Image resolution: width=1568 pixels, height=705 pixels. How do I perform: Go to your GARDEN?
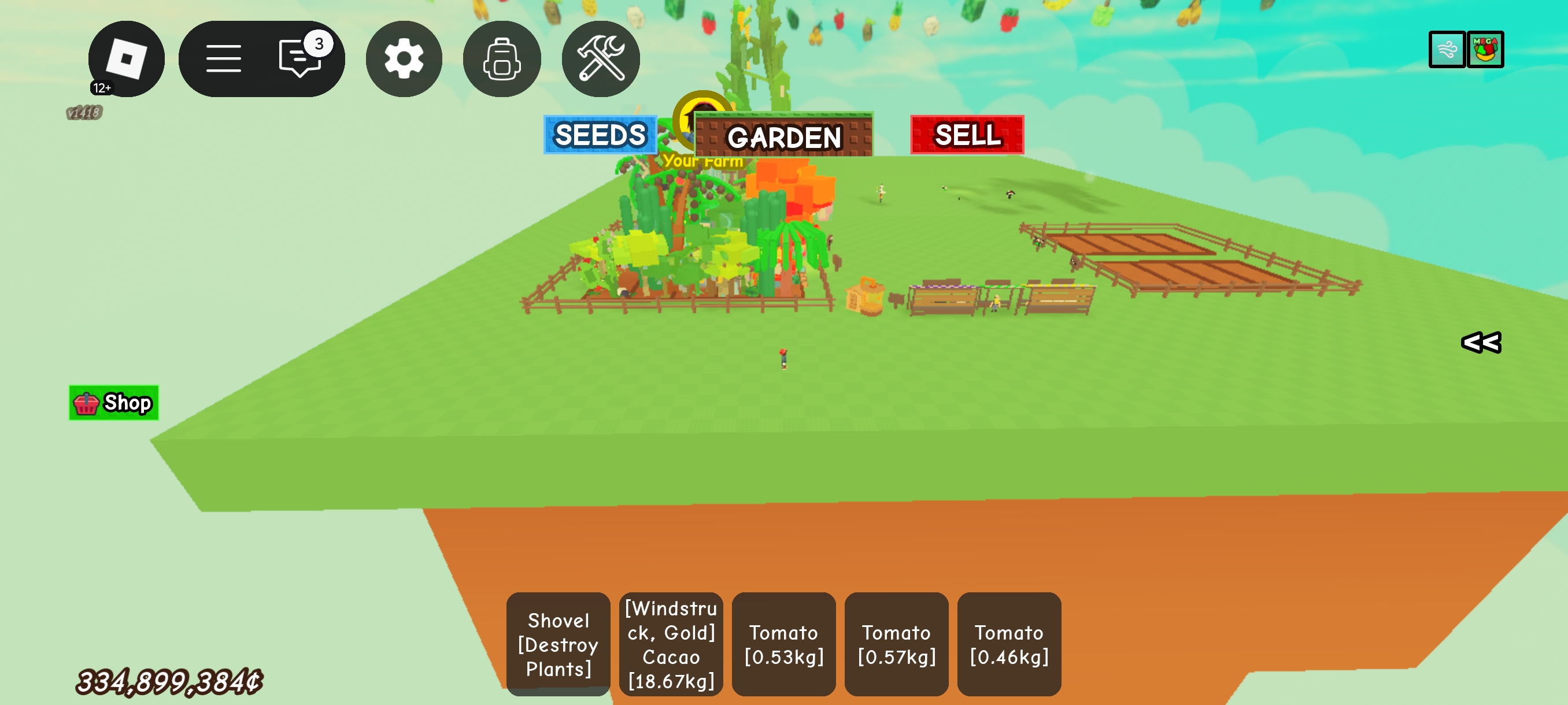[783, 136]
